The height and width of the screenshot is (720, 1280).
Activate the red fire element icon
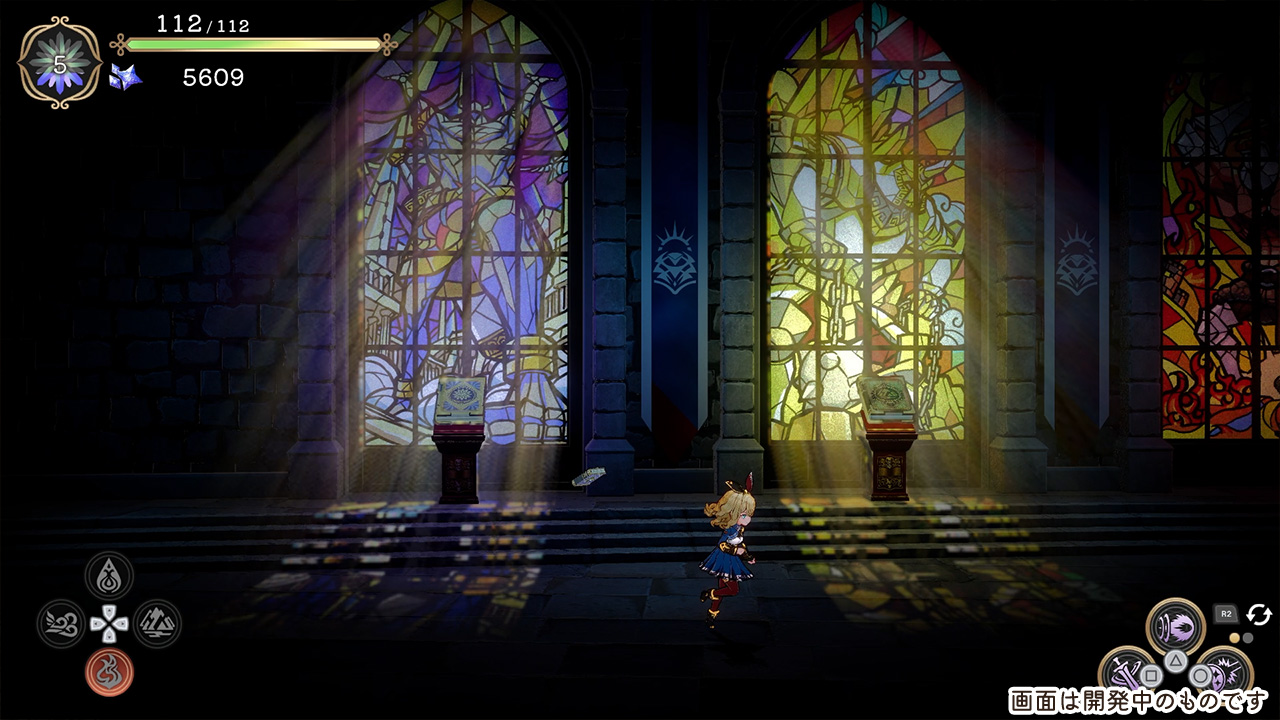[x=109, y=672]
